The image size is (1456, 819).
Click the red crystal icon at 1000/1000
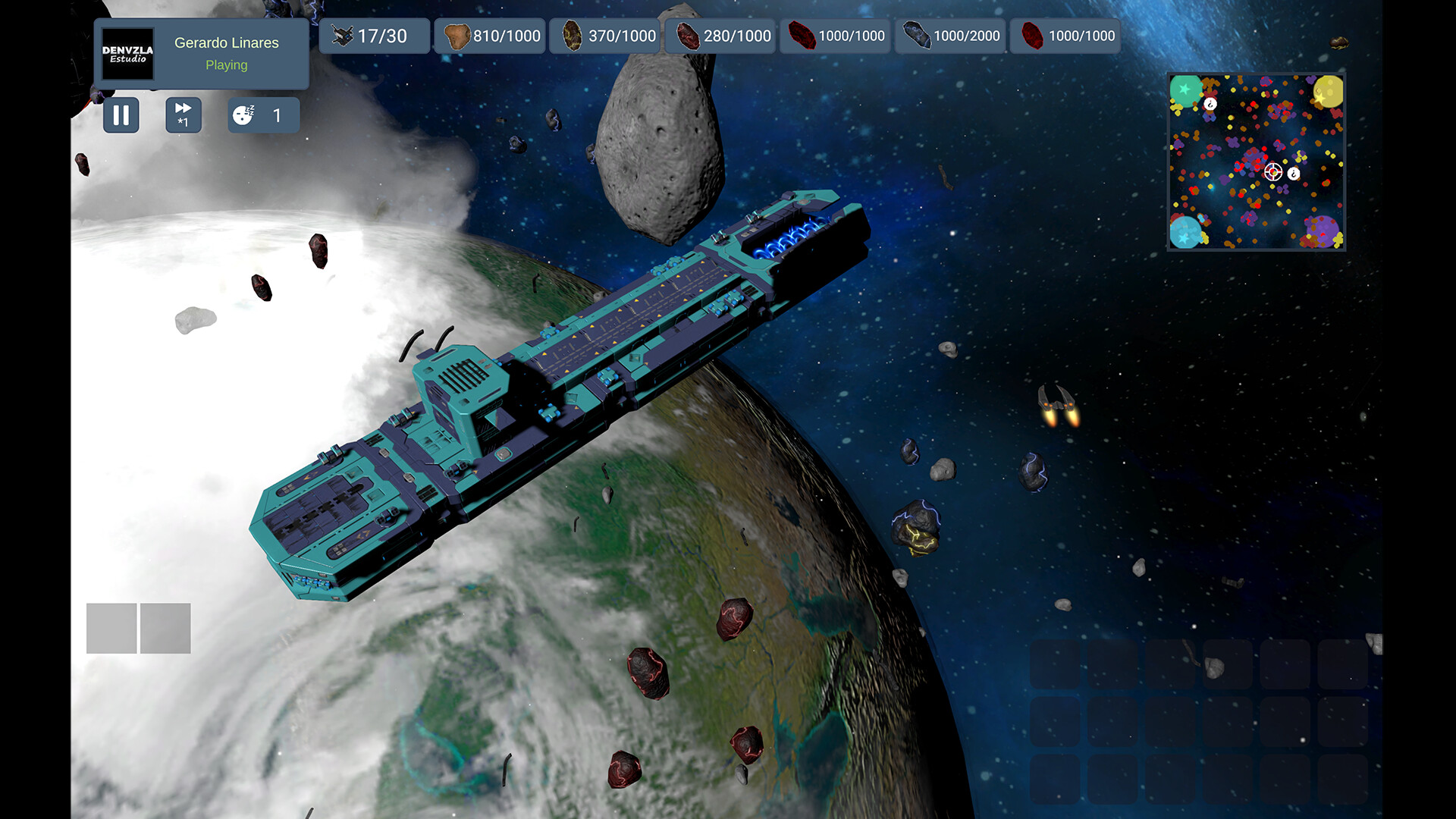802,35
